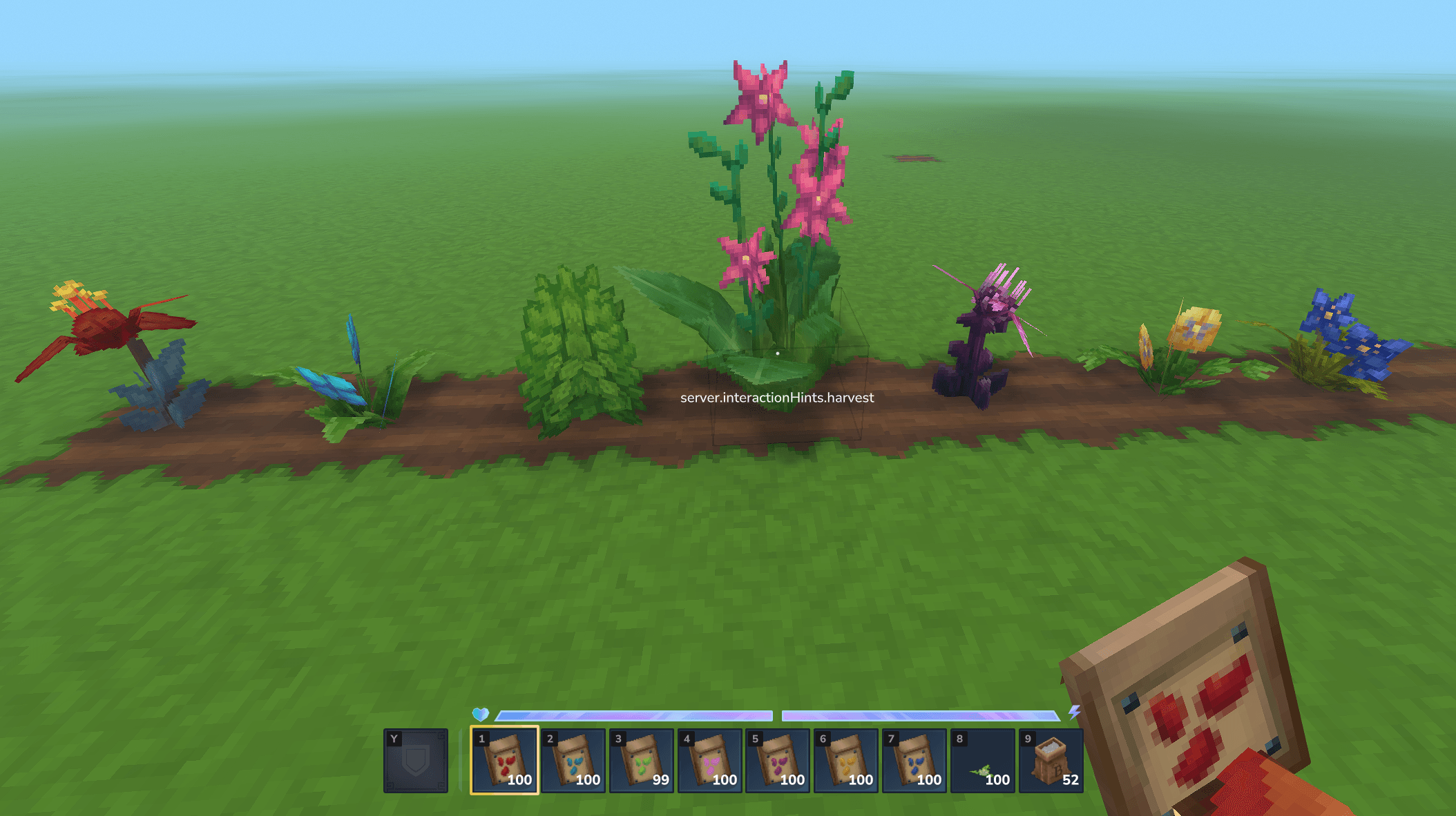1456x816 pixels.
Task: Select the cyan seed packet slot
Action: 573,760
